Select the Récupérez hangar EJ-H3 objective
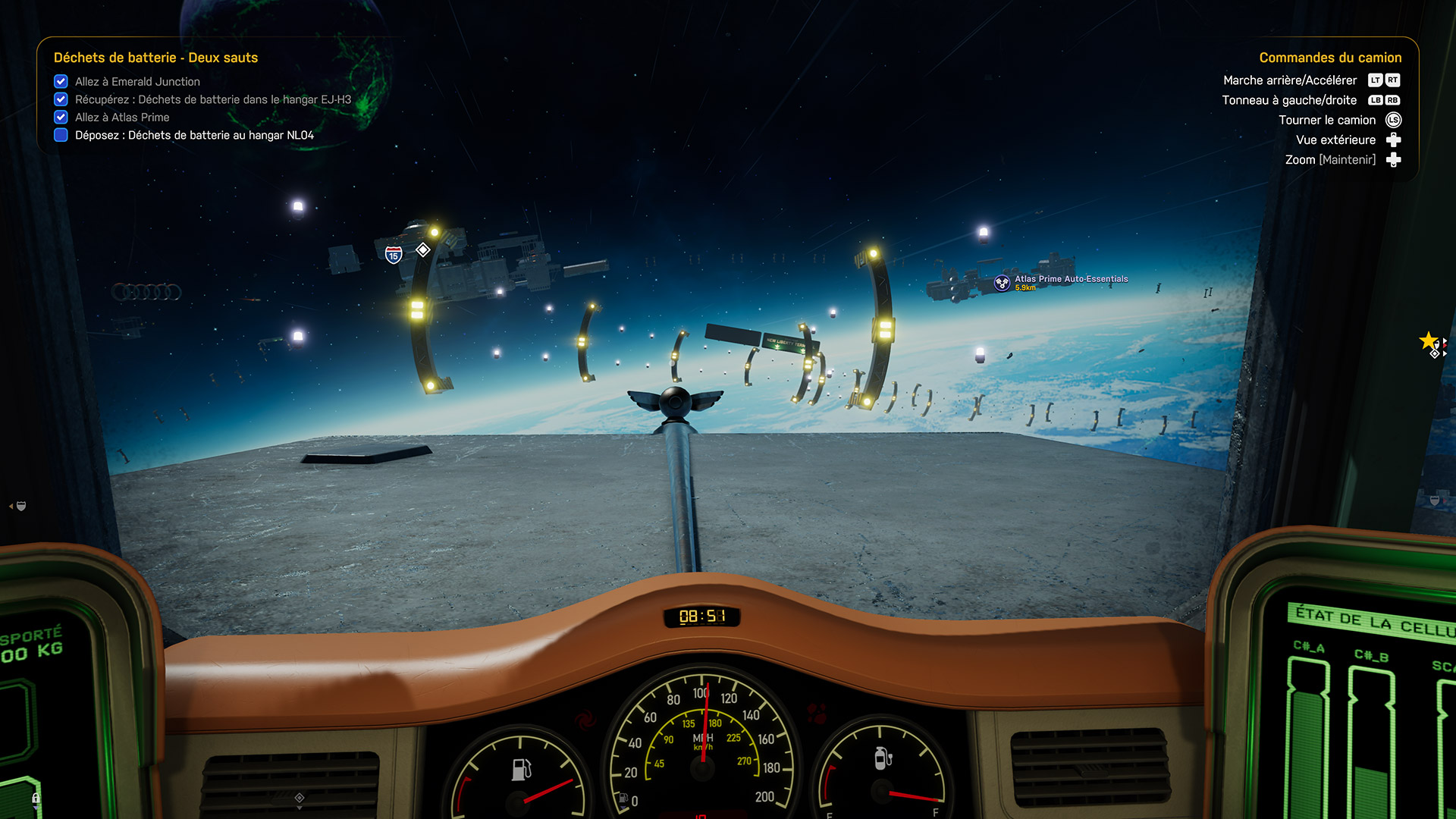The image size is (1456, 819). [x=212, y=99]
